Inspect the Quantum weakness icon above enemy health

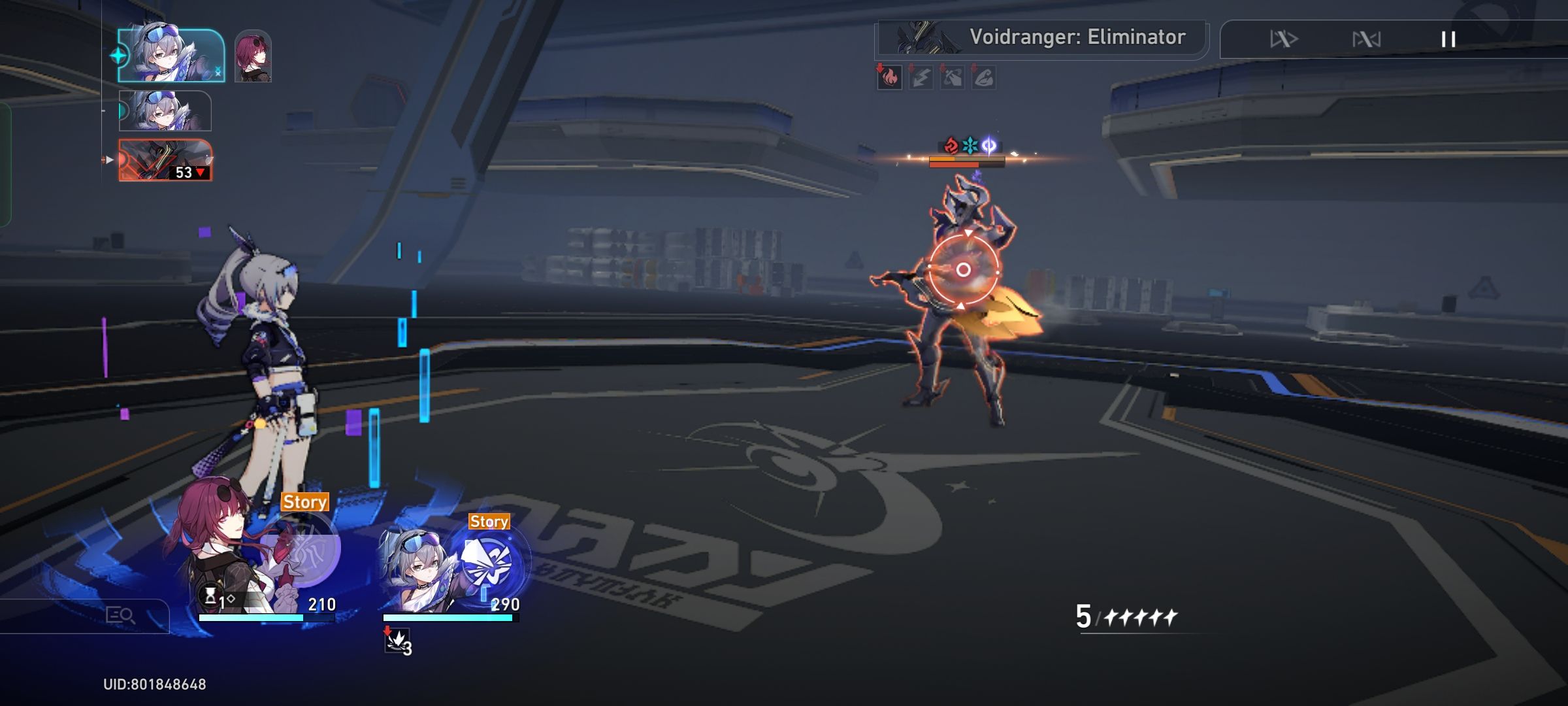[x=988, y=145]
